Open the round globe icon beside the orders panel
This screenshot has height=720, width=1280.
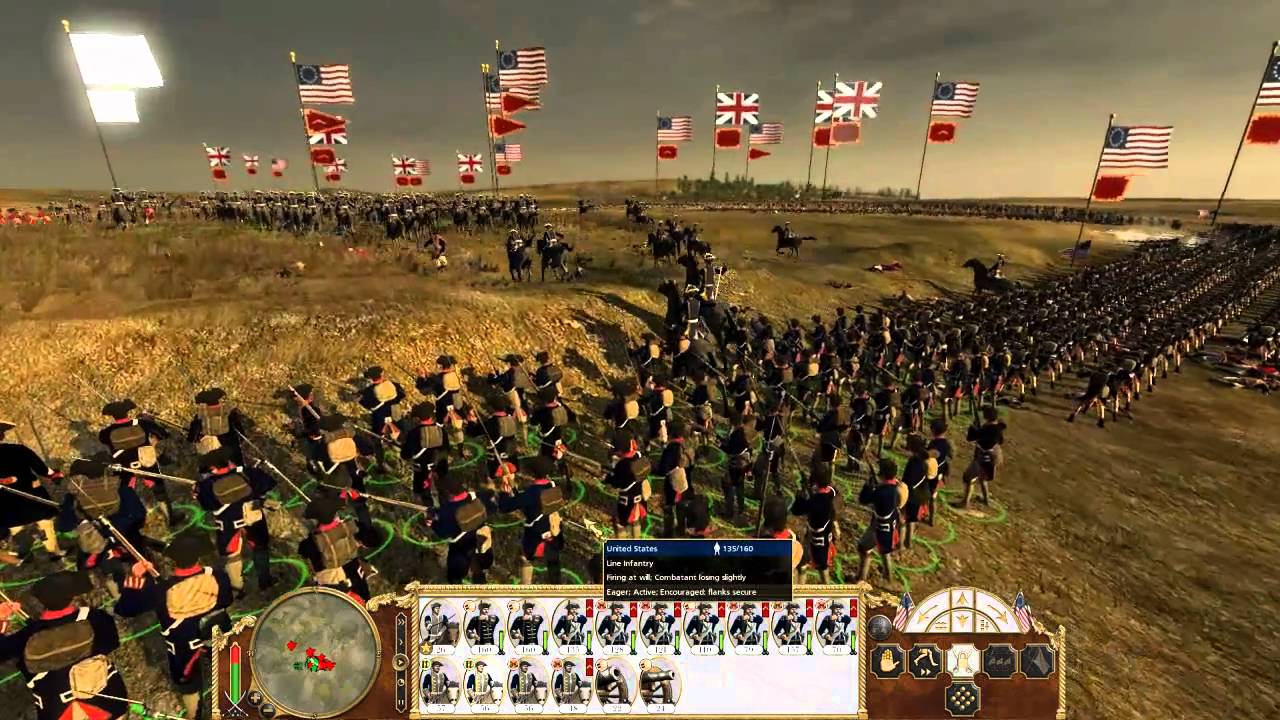tap(880, 628)
